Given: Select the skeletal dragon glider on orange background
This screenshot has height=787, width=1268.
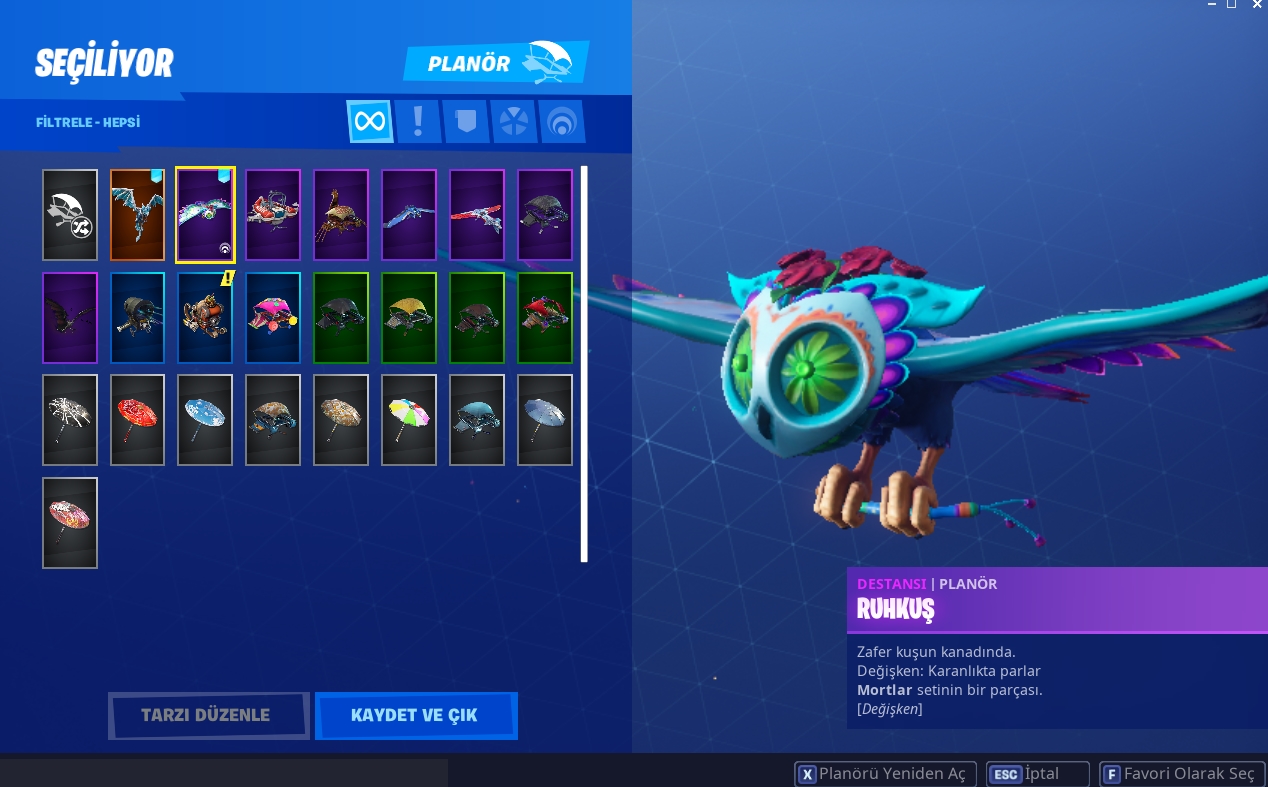Looking at the screenshot, I should tap(137, 215).
